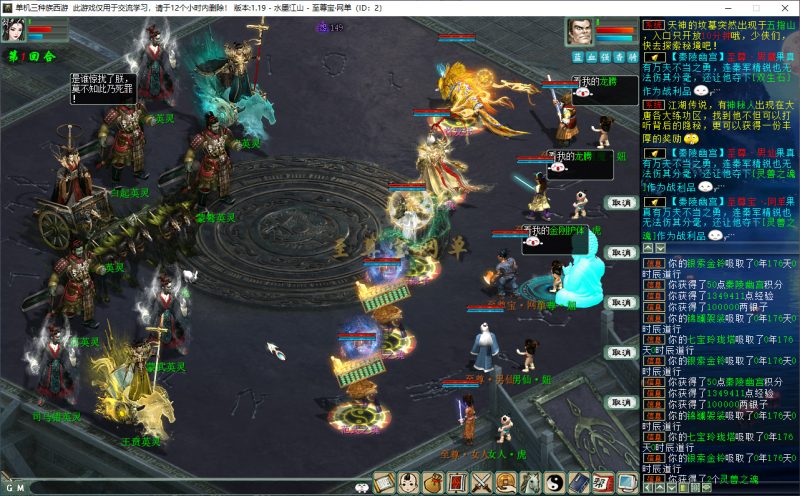Image resolution: width=800 pixels, height=496 pixels.
Task: Select the crossed swords combat icon
Action: click(x=481, y=482)
